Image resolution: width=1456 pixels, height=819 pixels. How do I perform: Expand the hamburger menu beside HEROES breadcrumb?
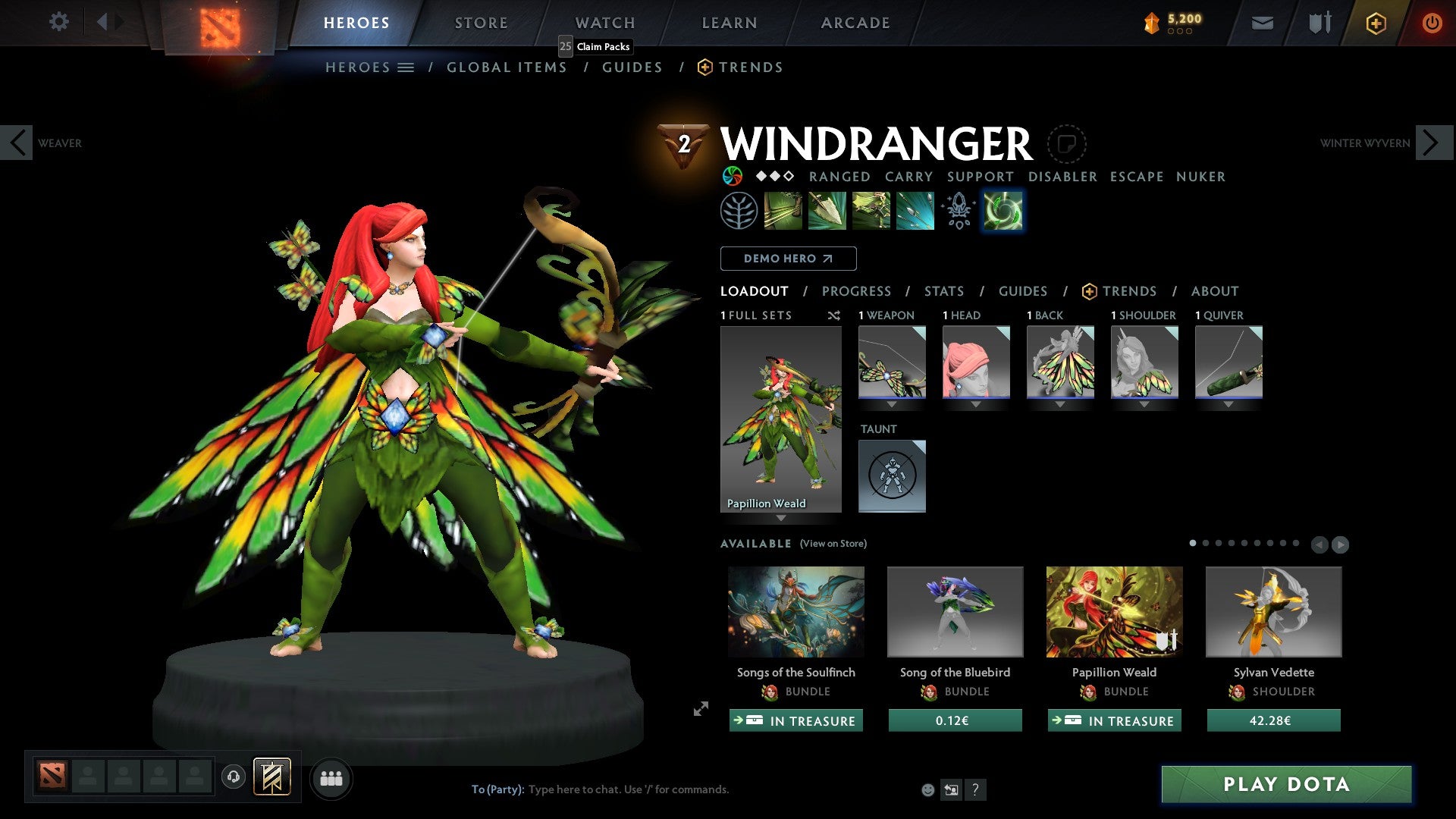[407, 67]
